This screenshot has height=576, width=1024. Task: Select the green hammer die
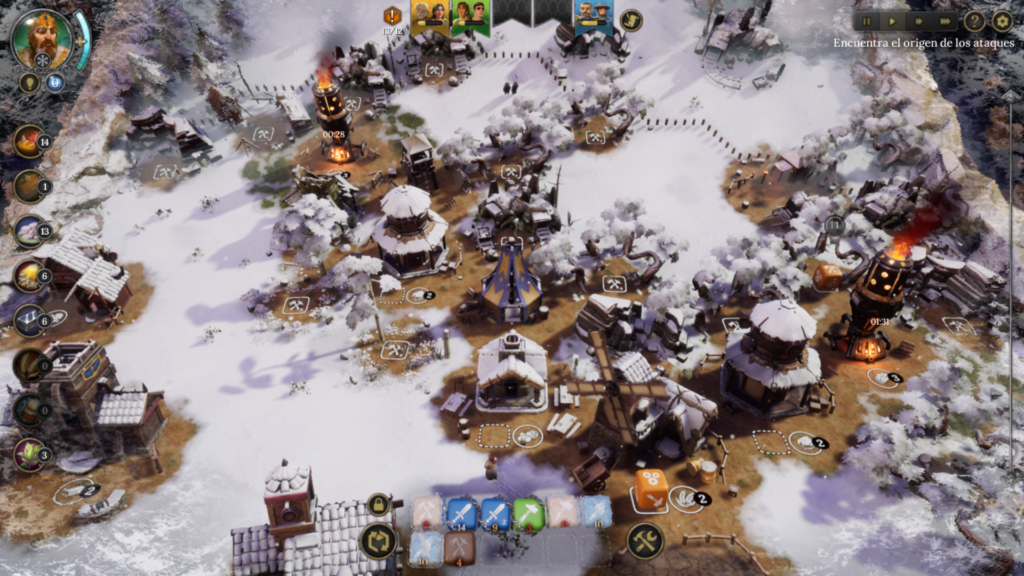(x=529, y=513)
